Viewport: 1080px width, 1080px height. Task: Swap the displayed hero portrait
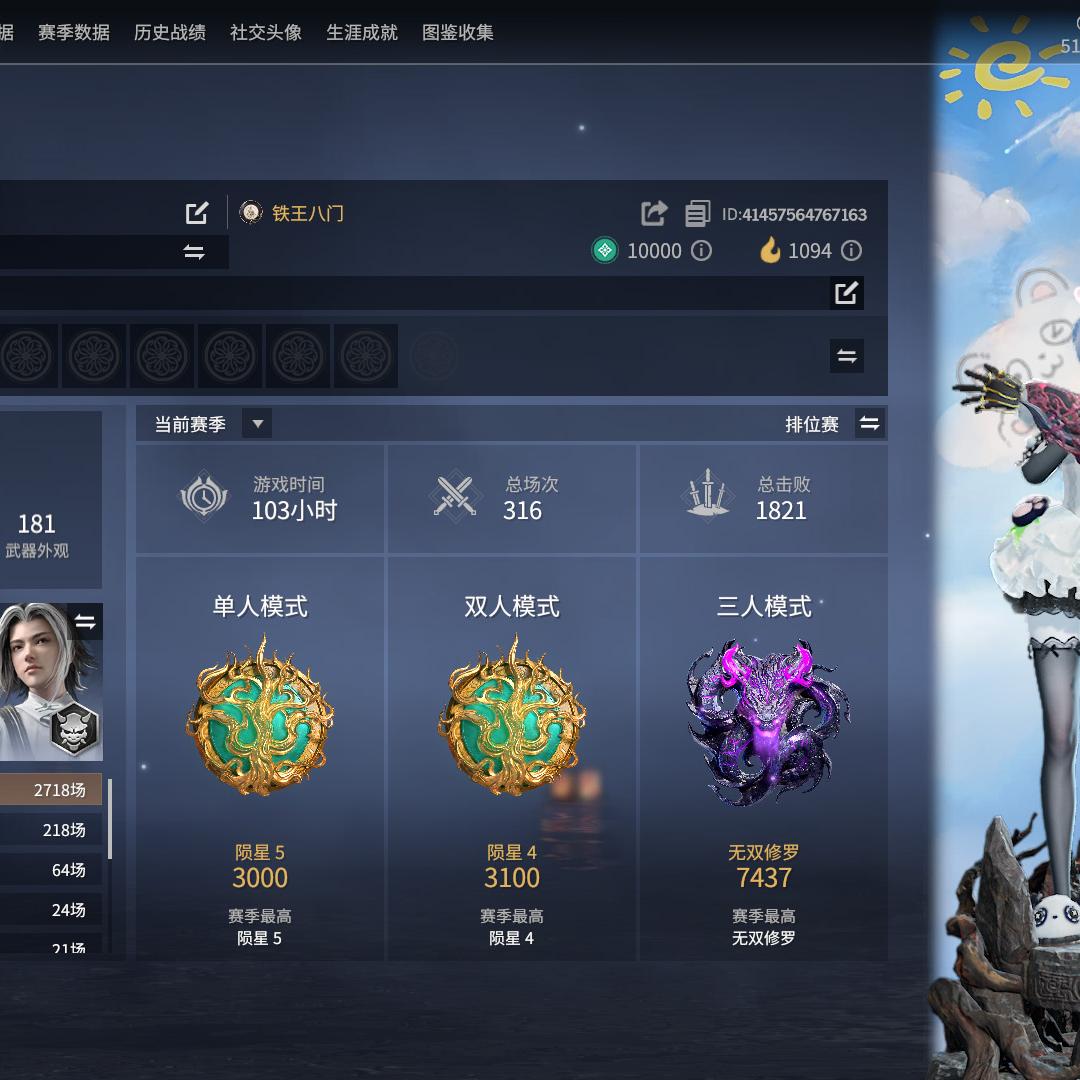(85, 623)
